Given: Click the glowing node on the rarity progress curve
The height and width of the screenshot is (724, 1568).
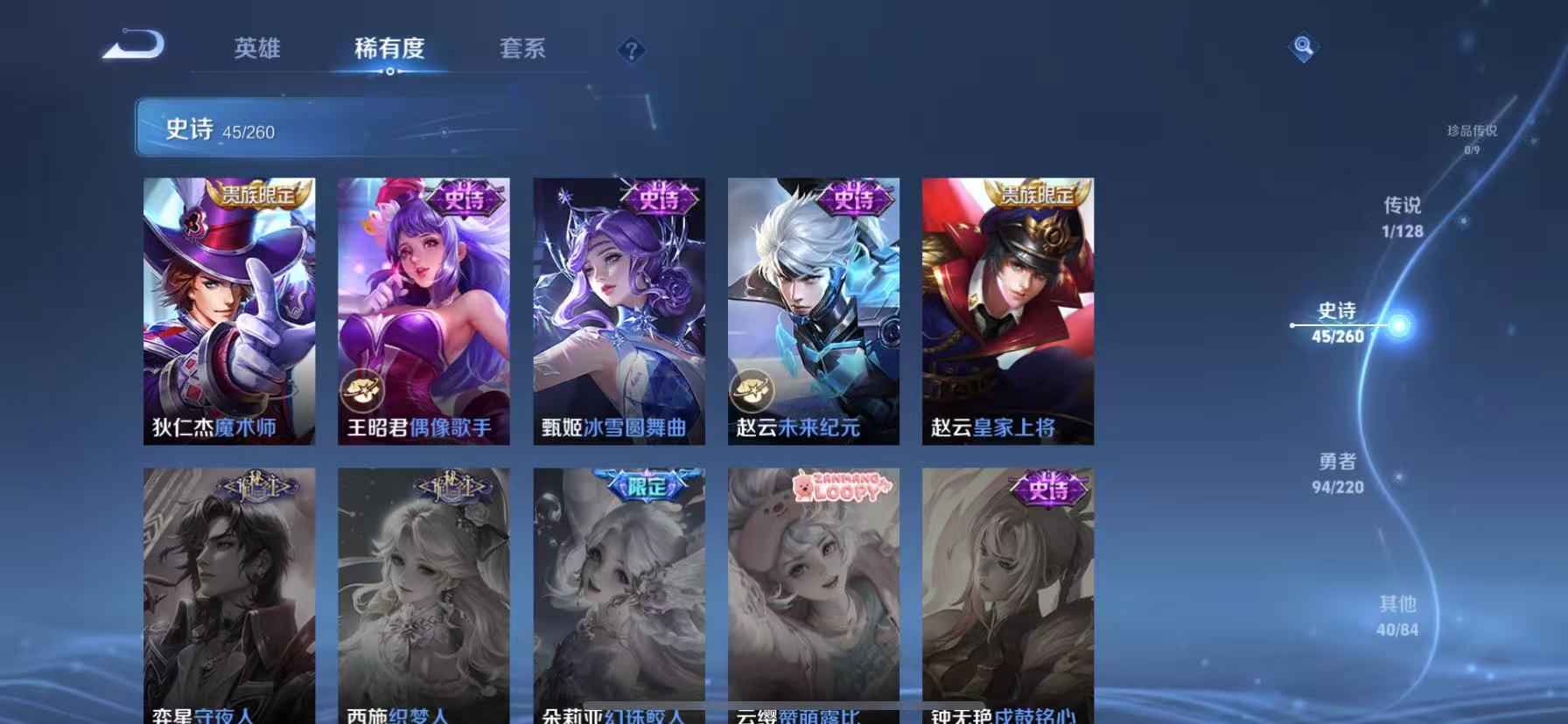Looking at the screenshot, I should point(1398,324).
